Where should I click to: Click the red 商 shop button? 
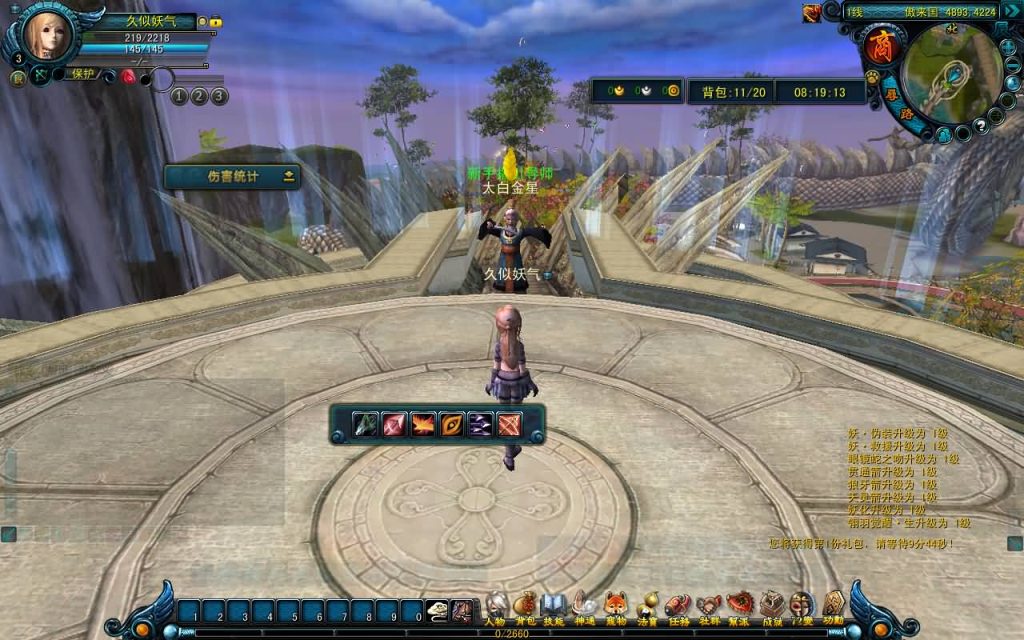[x=881, y=47]
